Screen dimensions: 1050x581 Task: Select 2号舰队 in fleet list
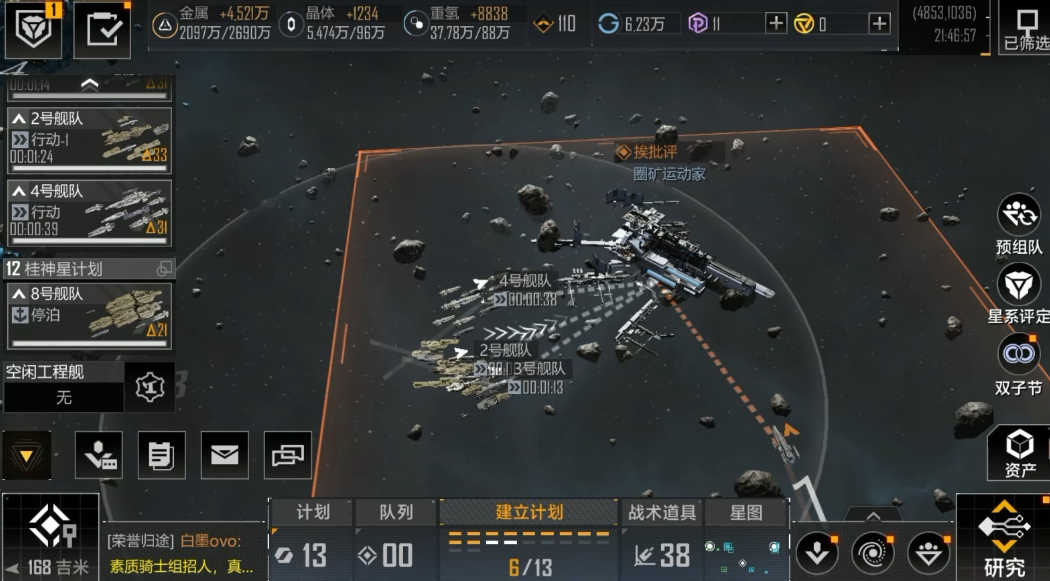tap(89, 141)
